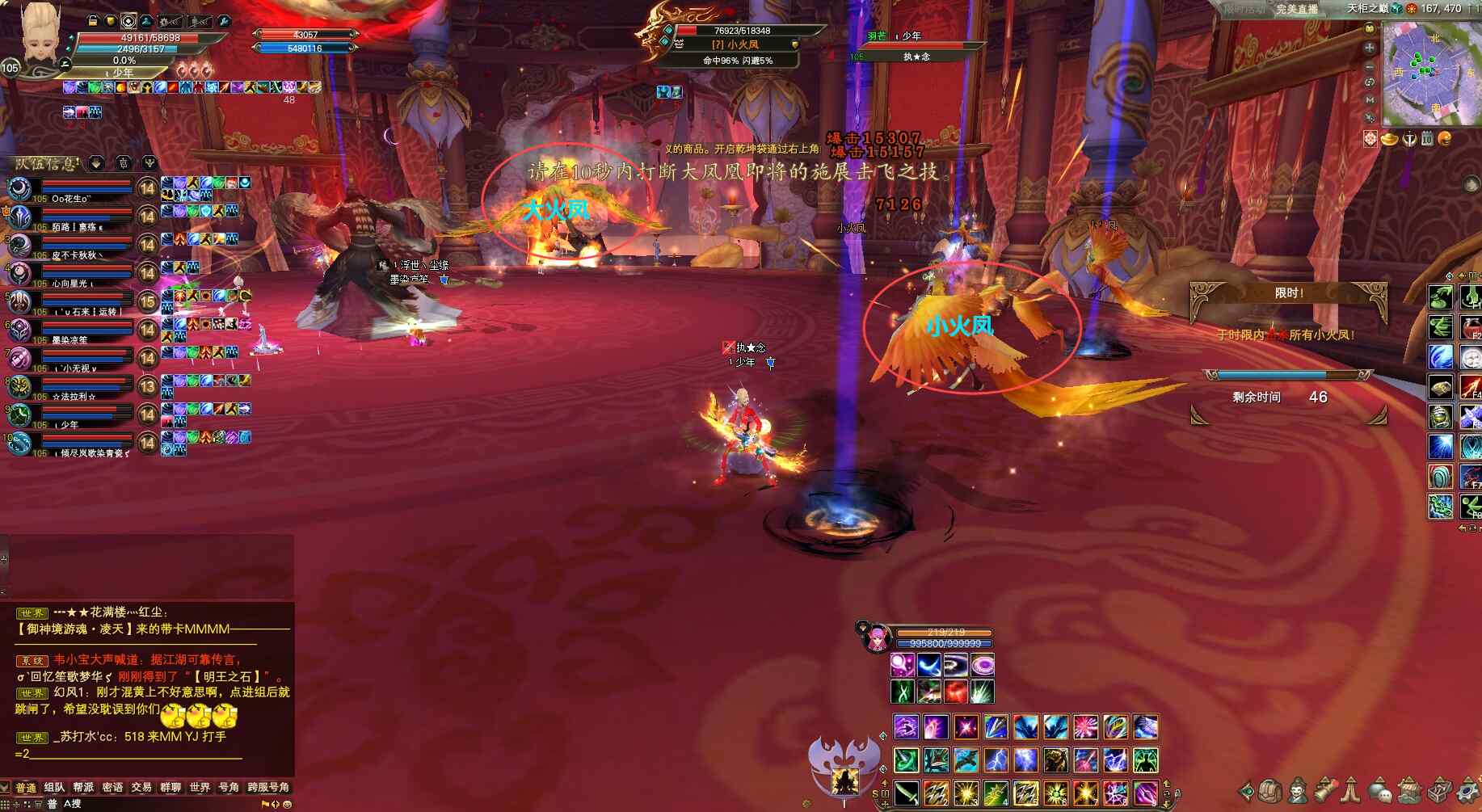This screenshot has width=1482, height=812.
Task: Open the world map with the M button
Action: click(1370, 100)
